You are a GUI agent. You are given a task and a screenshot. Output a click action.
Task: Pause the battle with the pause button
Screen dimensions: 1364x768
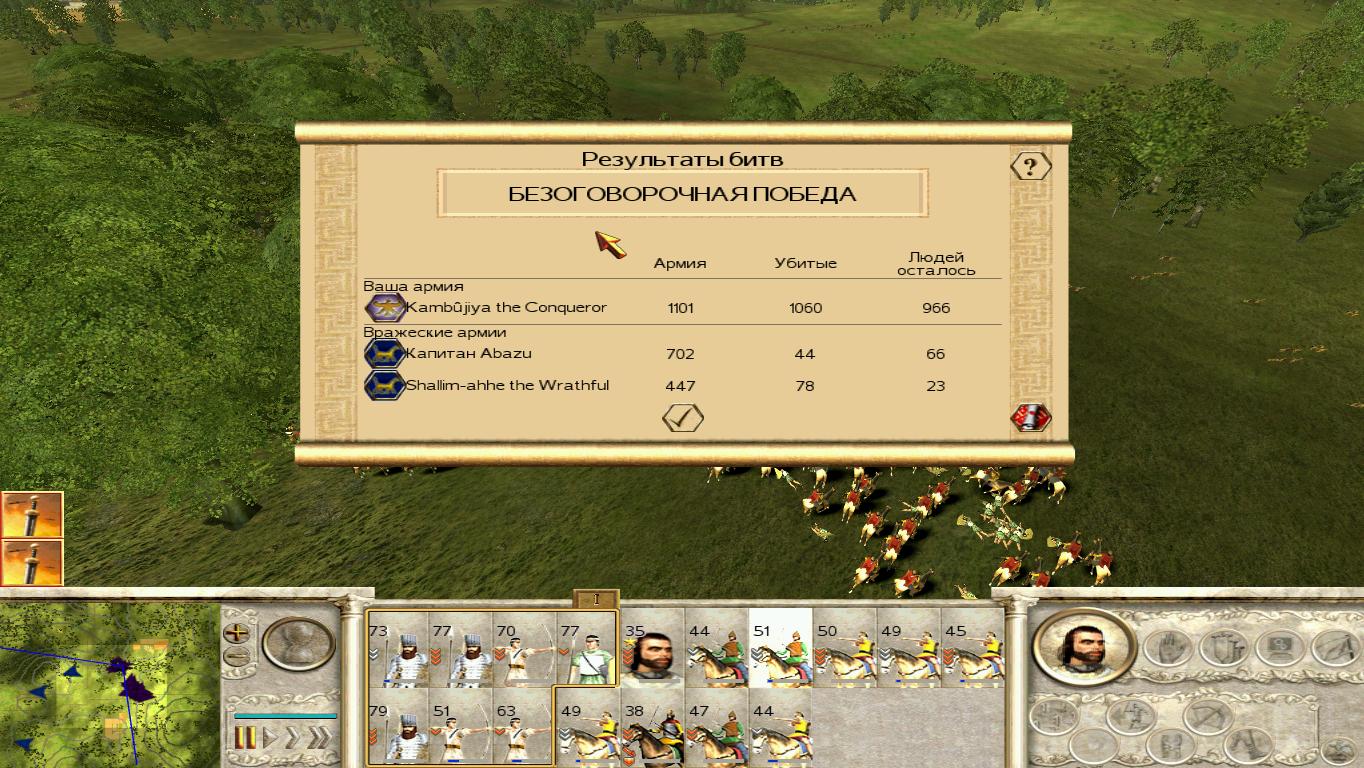[x=246, y=738]
